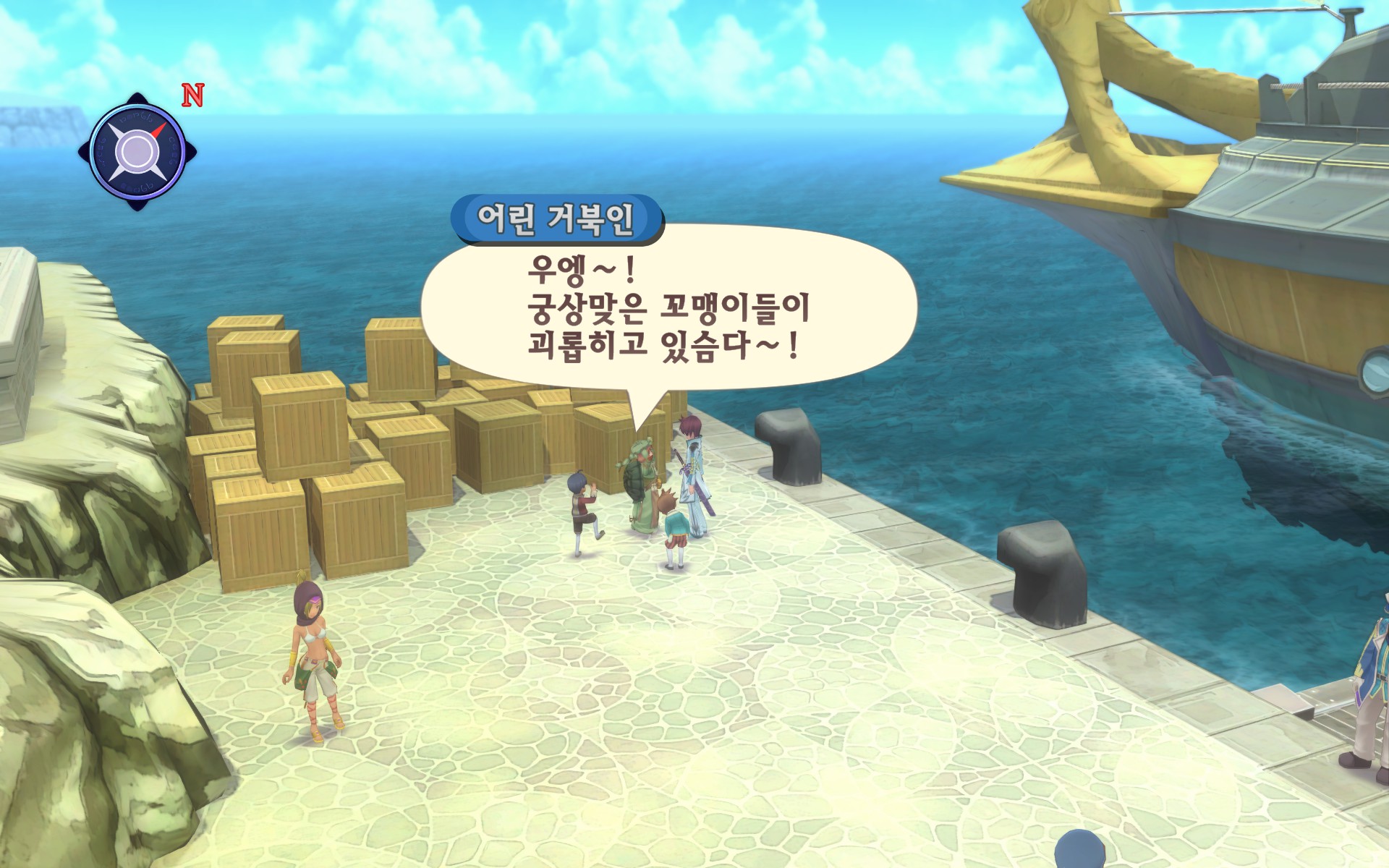The height and width of the screenshot is (868, 1389).
Task: Click the compass in the corner
Action: tap(137, 152)
